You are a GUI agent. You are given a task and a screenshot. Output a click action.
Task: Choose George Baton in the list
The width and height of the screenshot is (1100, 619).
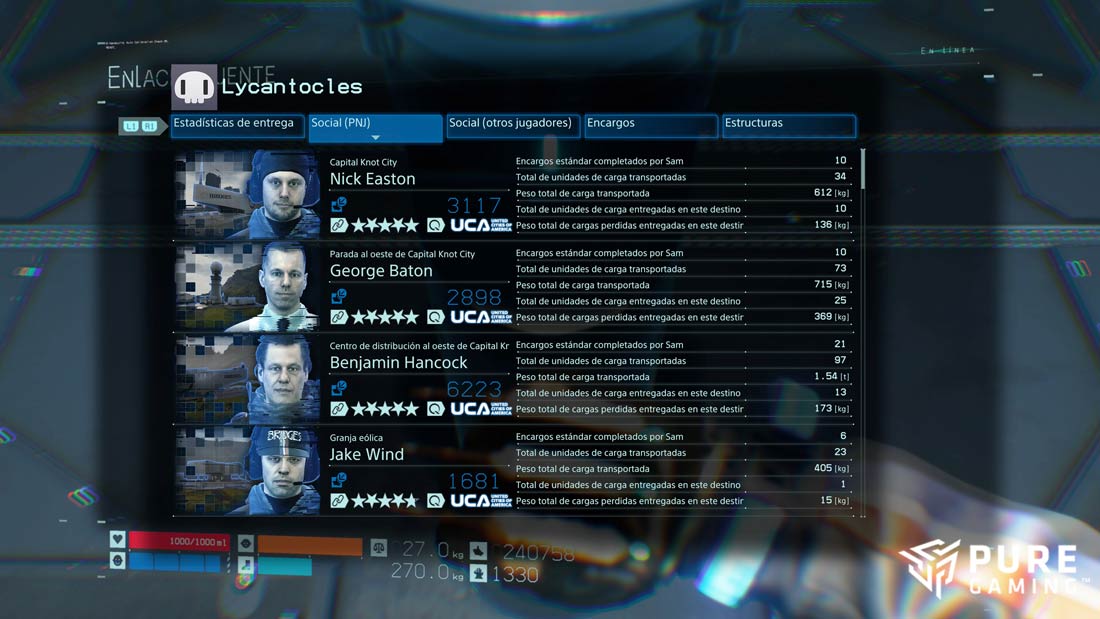(381, 271)
